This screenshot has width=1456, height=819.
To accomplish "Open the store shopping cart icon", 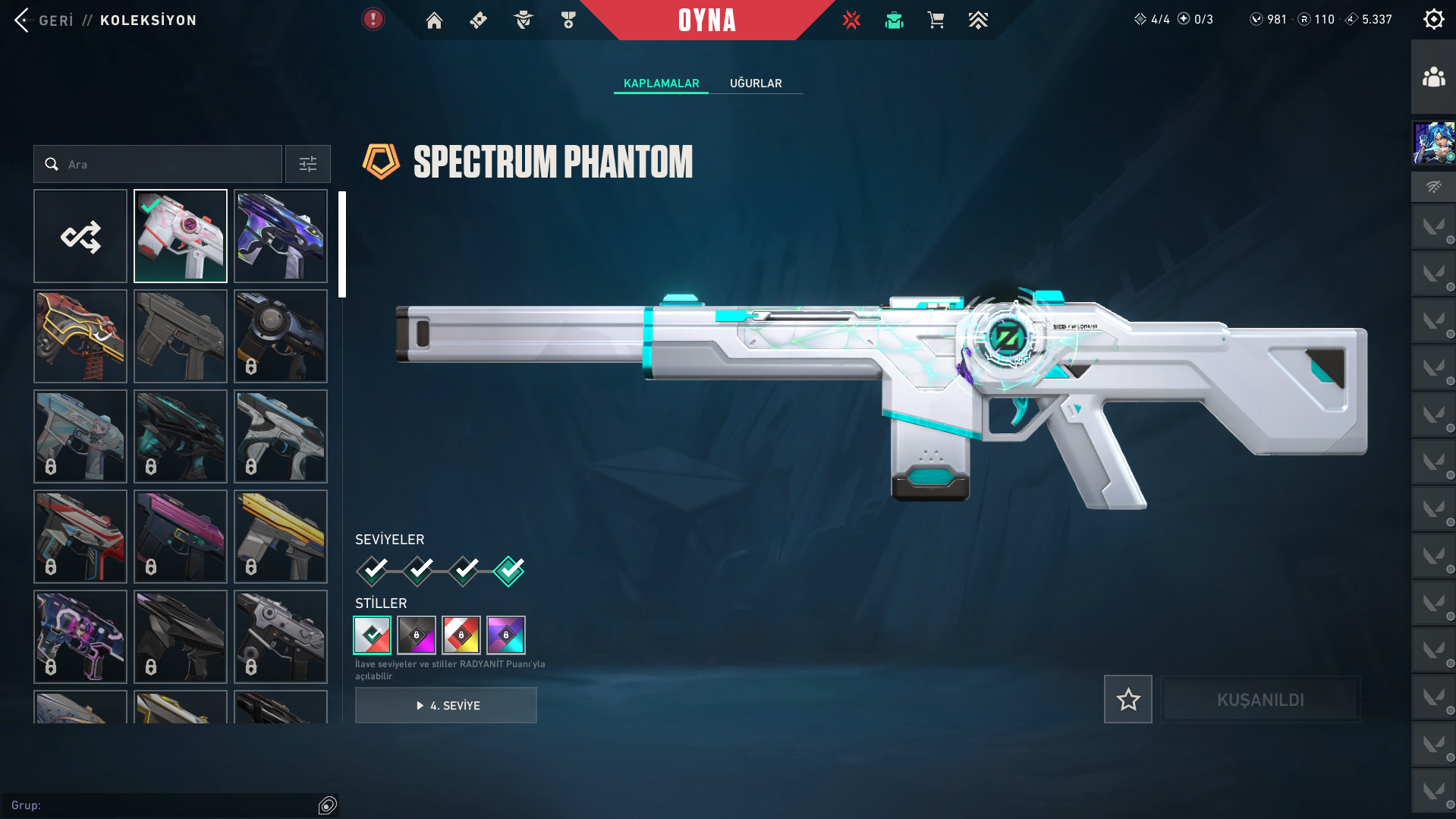I will pyautogui.click(x=936, y=20).
